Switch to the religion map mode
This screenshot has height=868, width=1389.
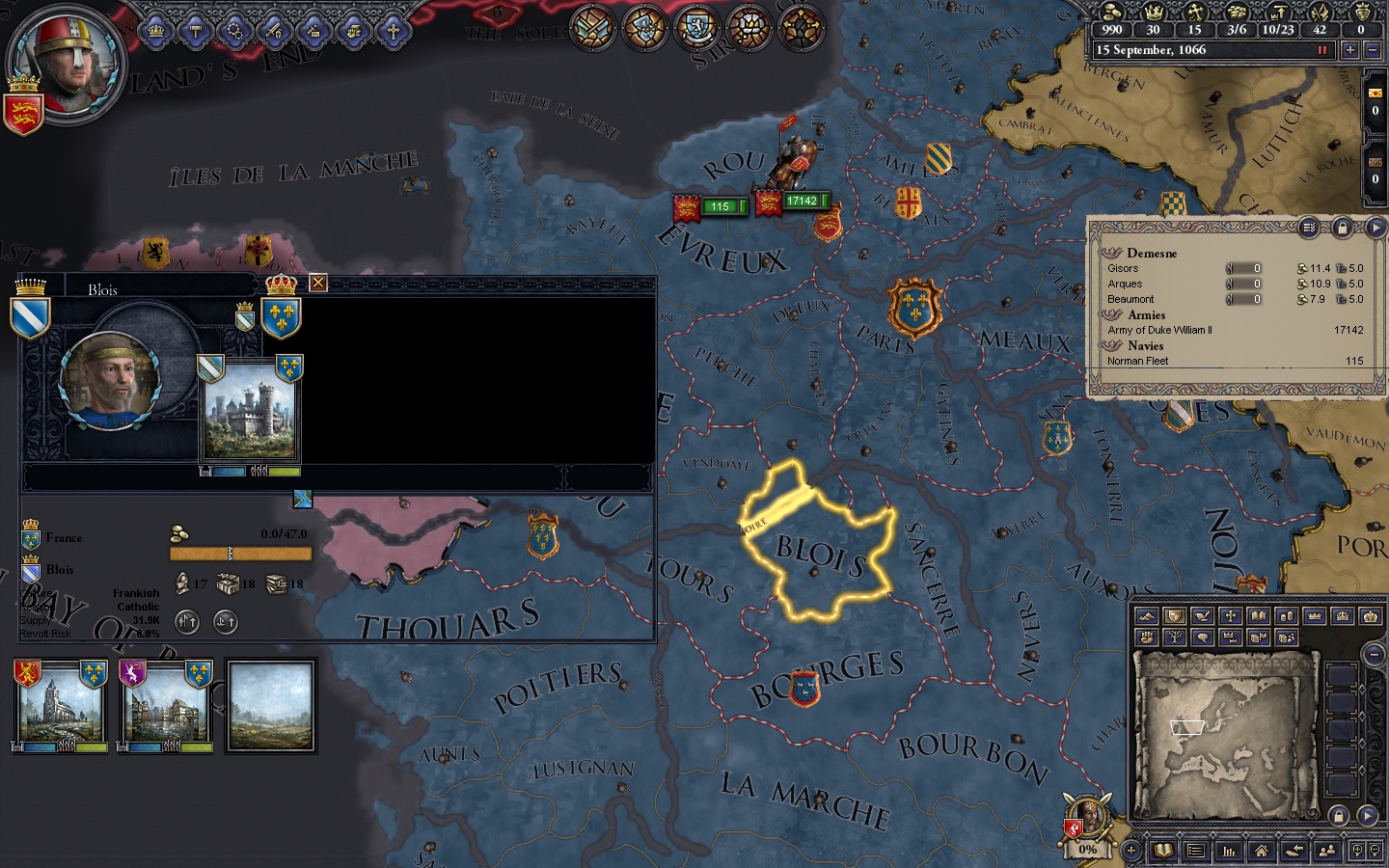point(1231,617)
